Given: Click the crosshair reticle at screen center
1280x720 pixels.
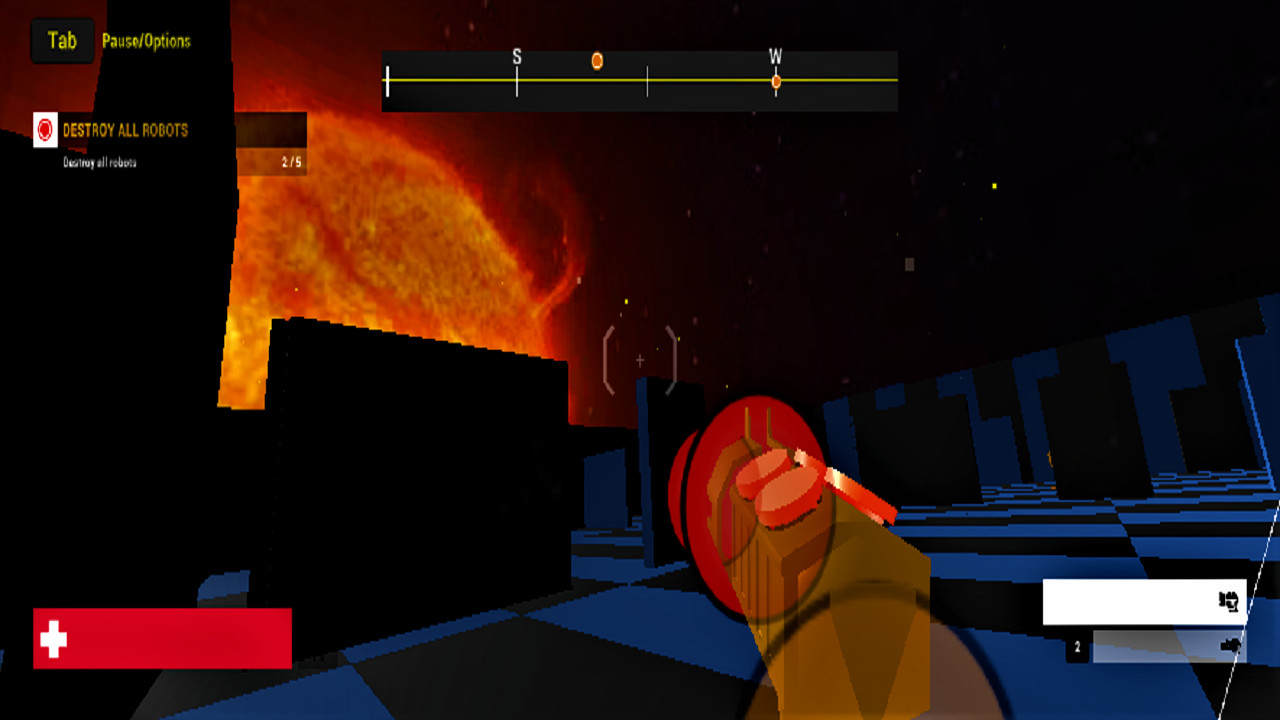Looking at the screenshot, I should 638,360.
